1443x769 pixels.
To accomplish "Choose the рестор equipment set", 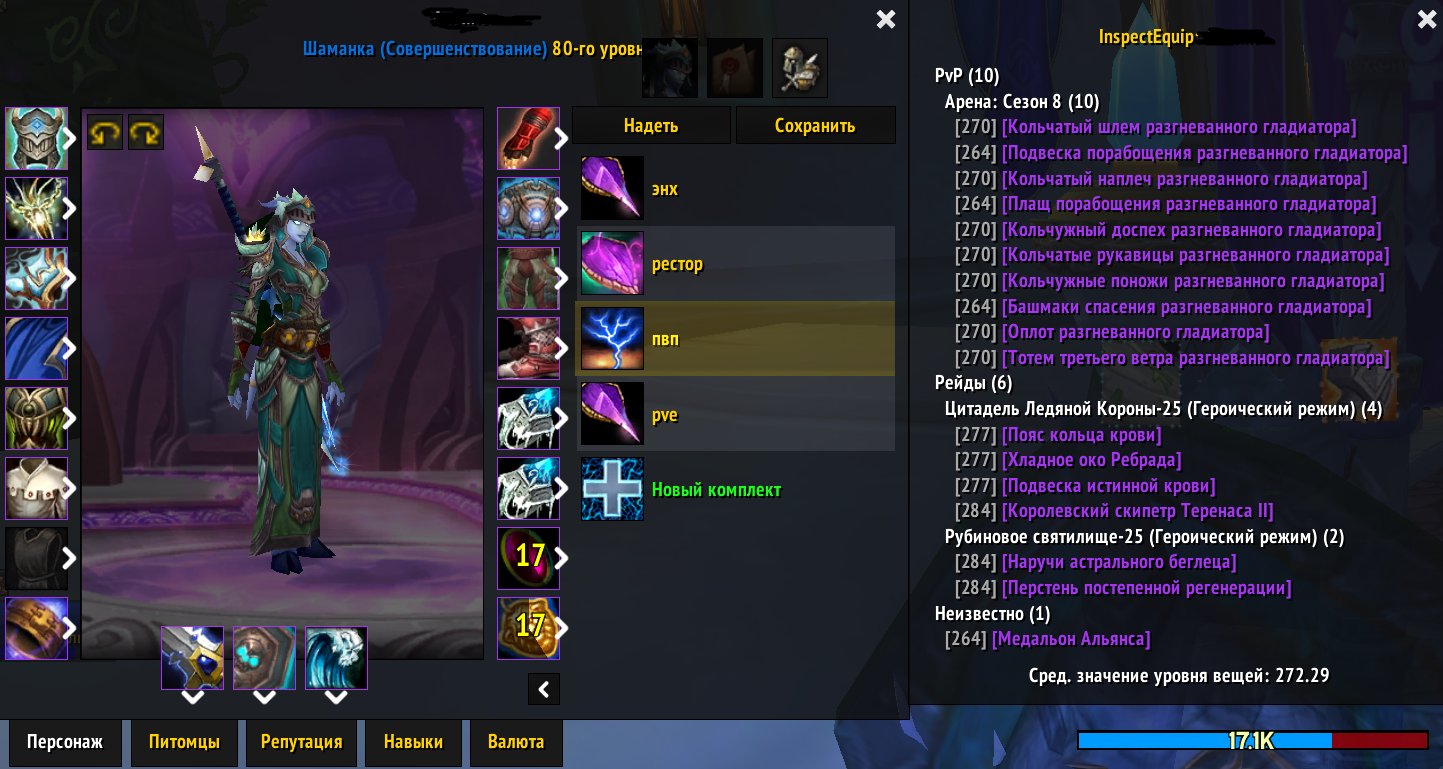I will pyautogui.click(x=735, y=264).
